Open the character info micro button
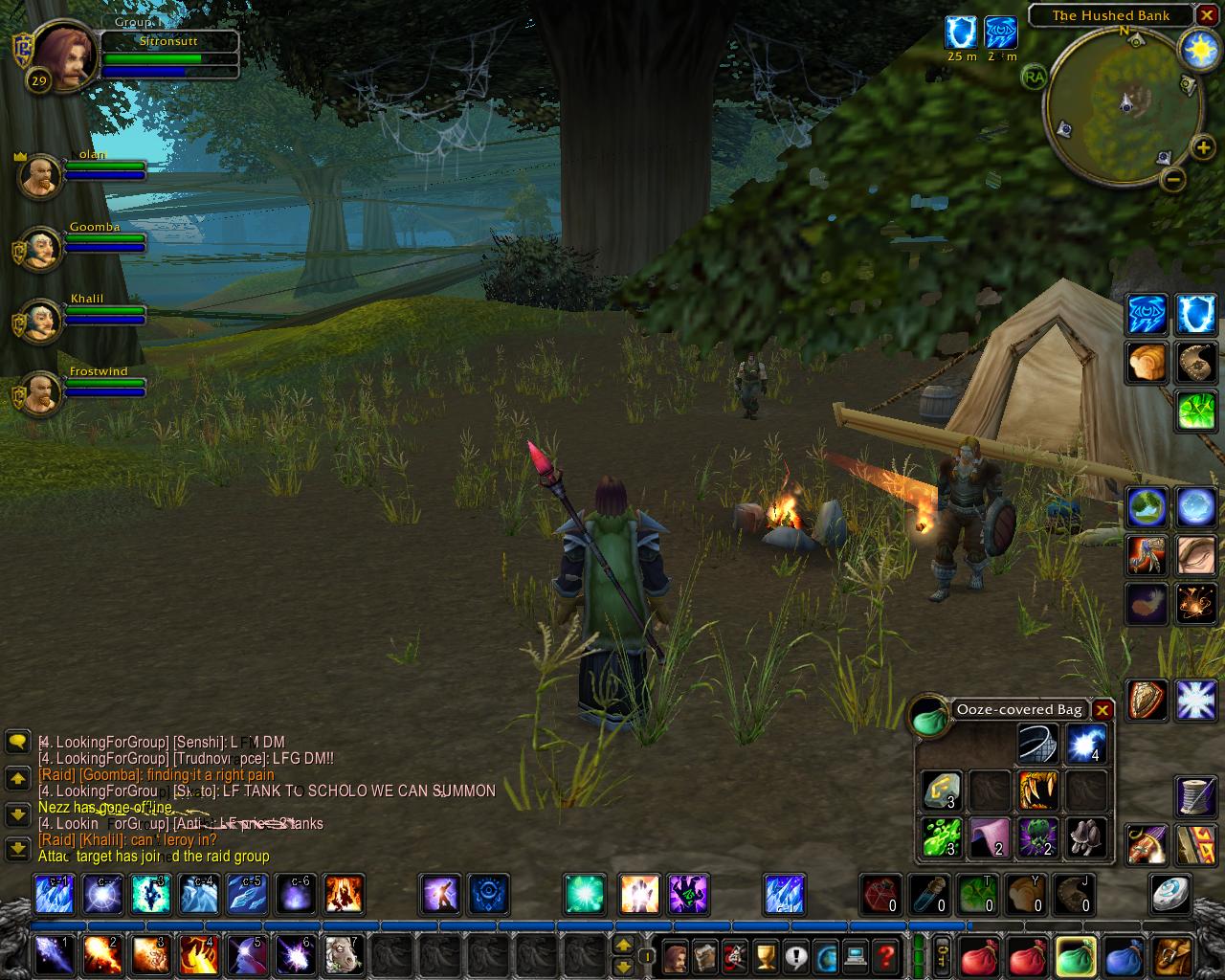This screenshot has width=1225, height=980. tap(675, 955)
